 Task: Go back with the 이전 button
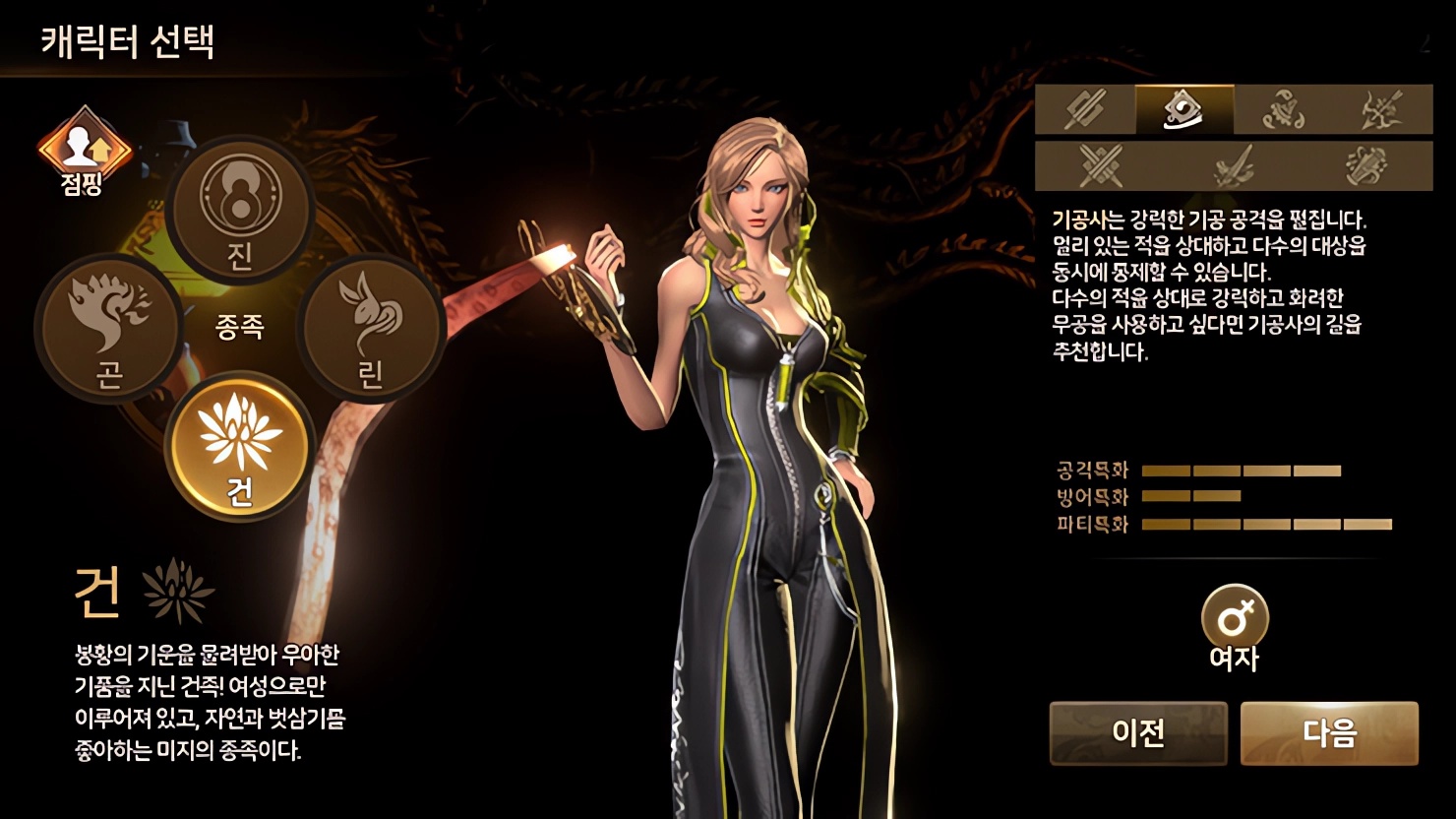pos(1138,733)
